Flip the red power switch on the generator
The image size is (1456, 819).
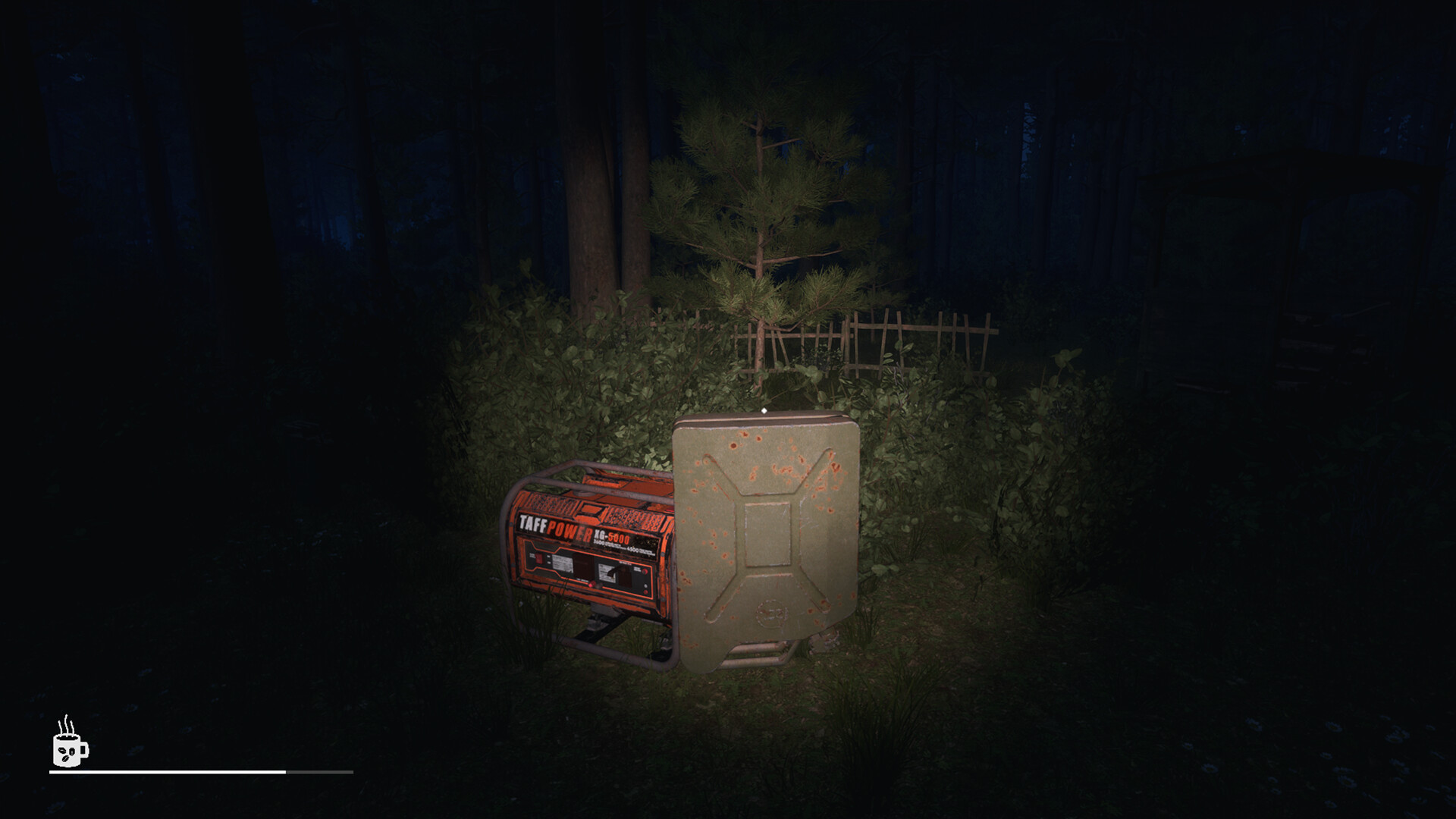(x=538, y=558)
